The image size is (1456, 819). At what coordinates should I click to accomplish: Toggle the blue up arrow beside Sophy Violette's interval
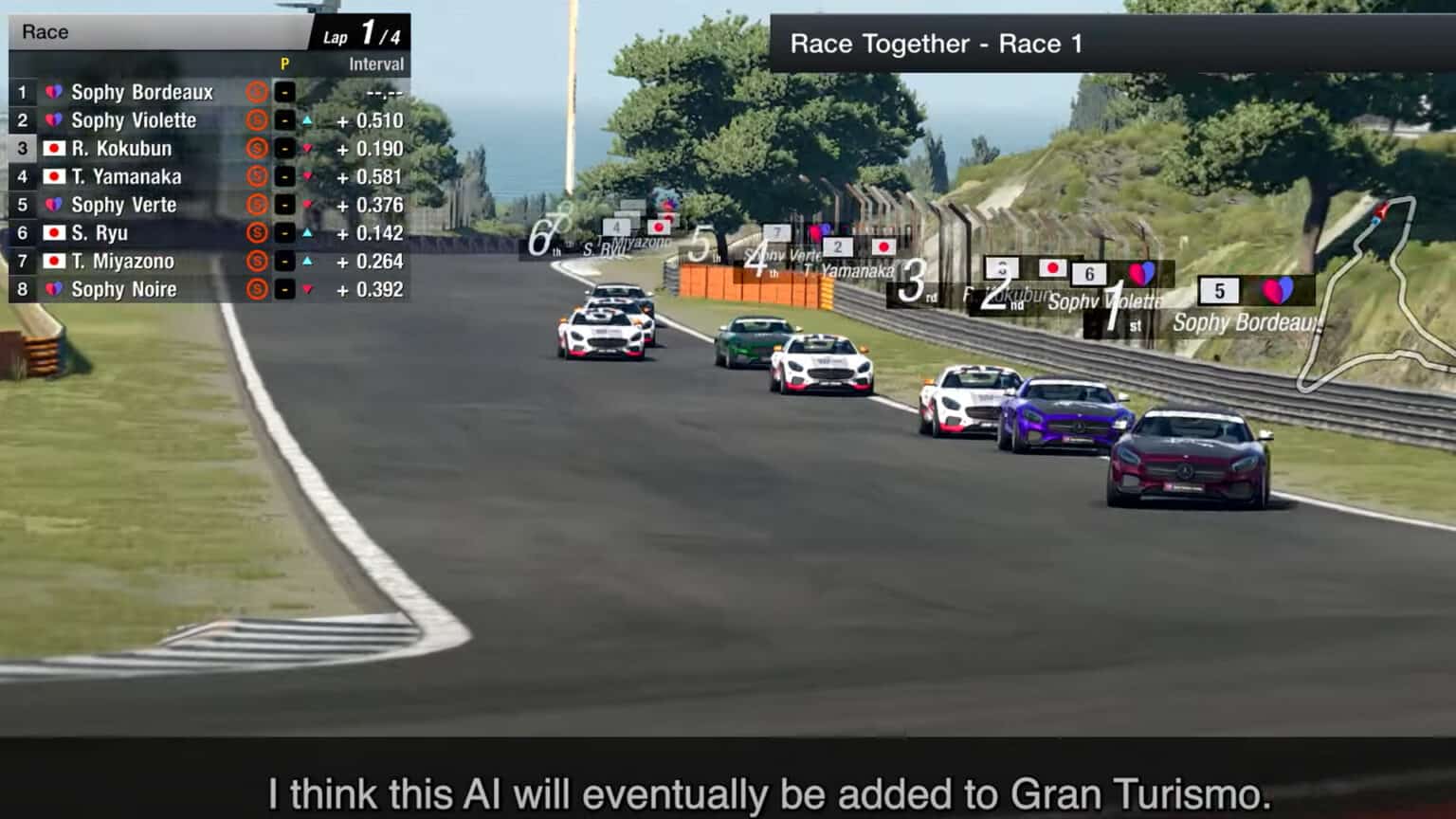[308, 120]
